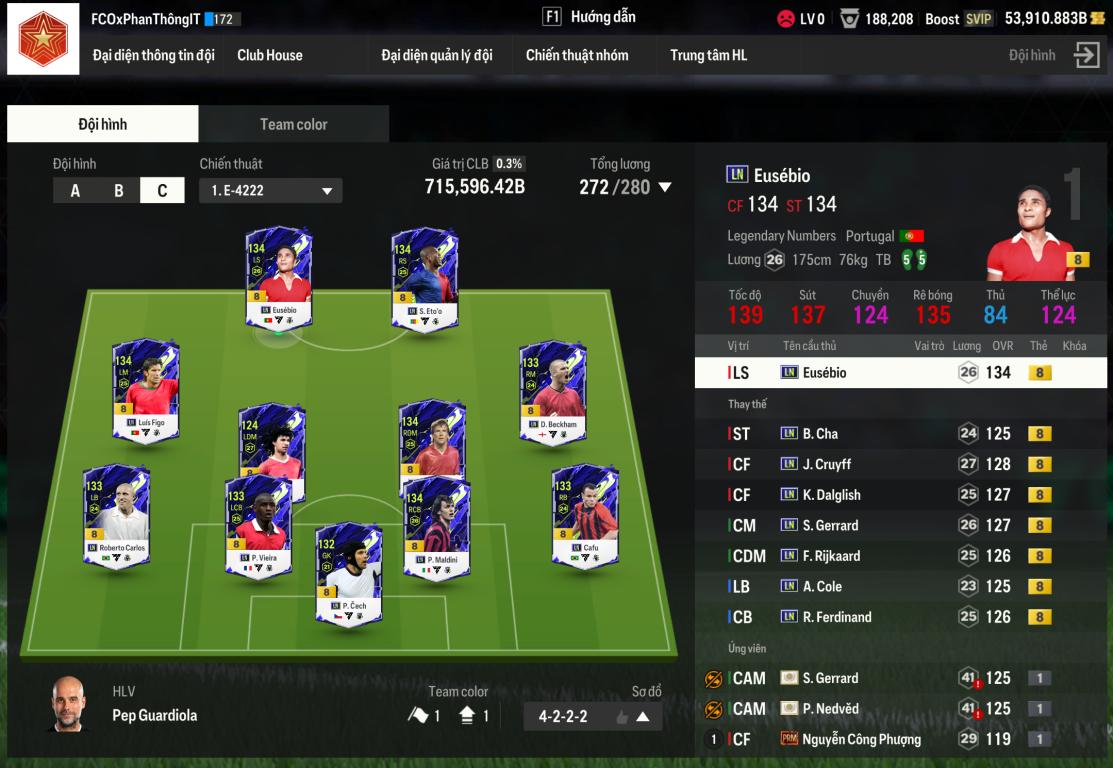Expand the Tổng lương salary arrow
This screenshot has width=1113, height=768.
(665, 187)
